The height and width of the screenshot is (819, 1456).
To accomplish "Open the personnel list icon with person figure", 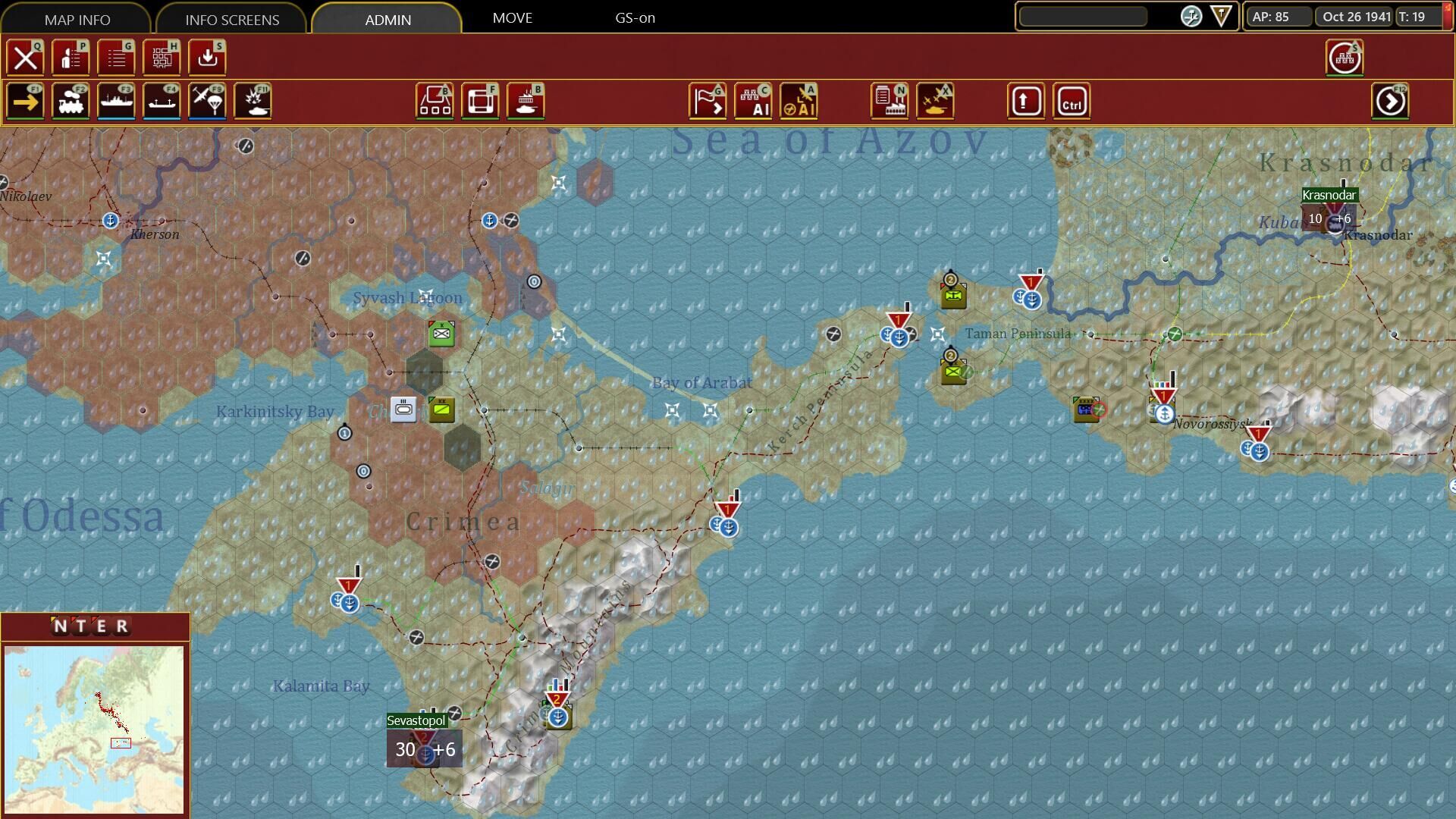I will (x=71, y=58).
